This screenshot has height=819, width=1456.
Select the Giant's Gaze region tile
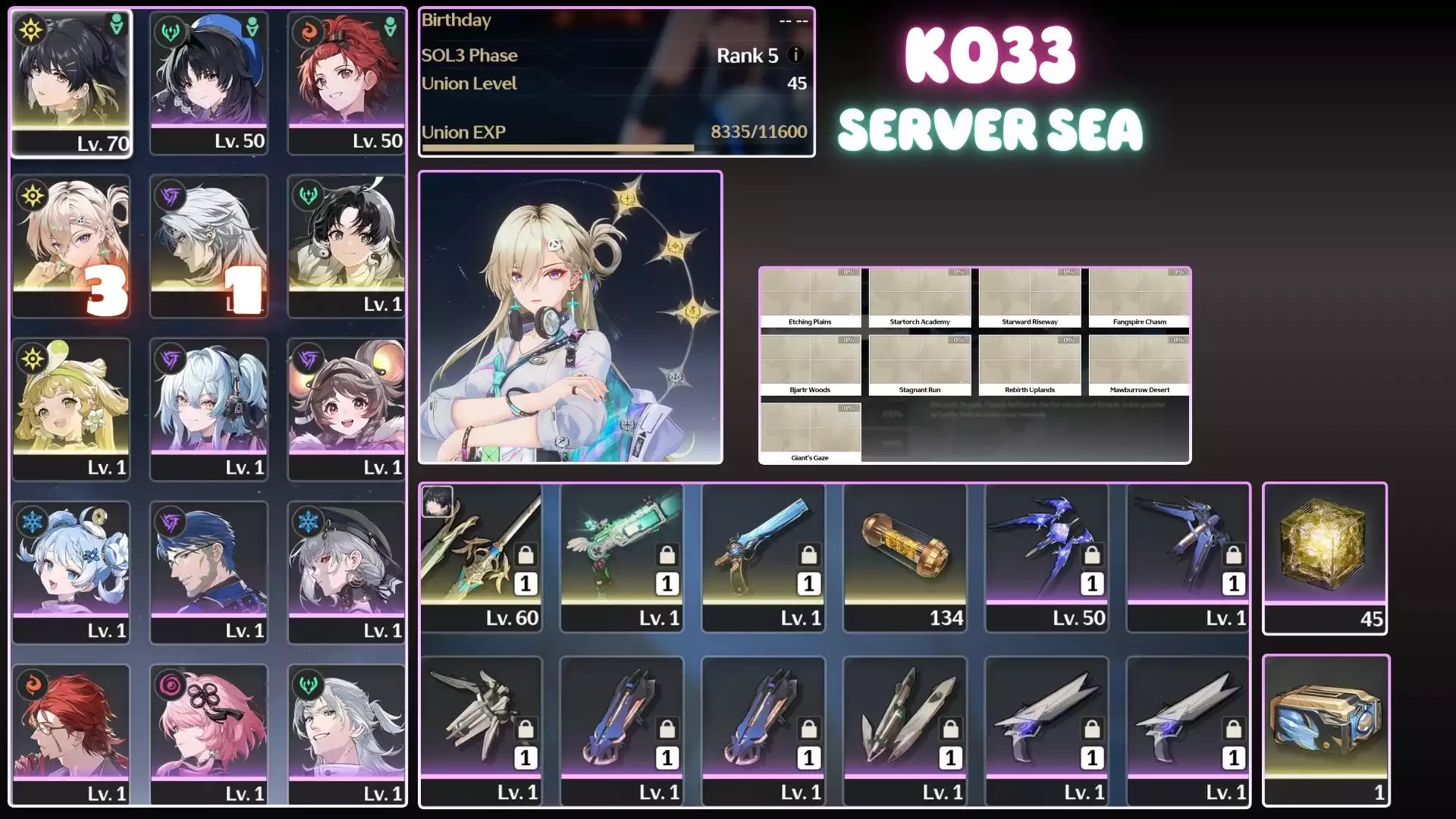click(810, 428)
